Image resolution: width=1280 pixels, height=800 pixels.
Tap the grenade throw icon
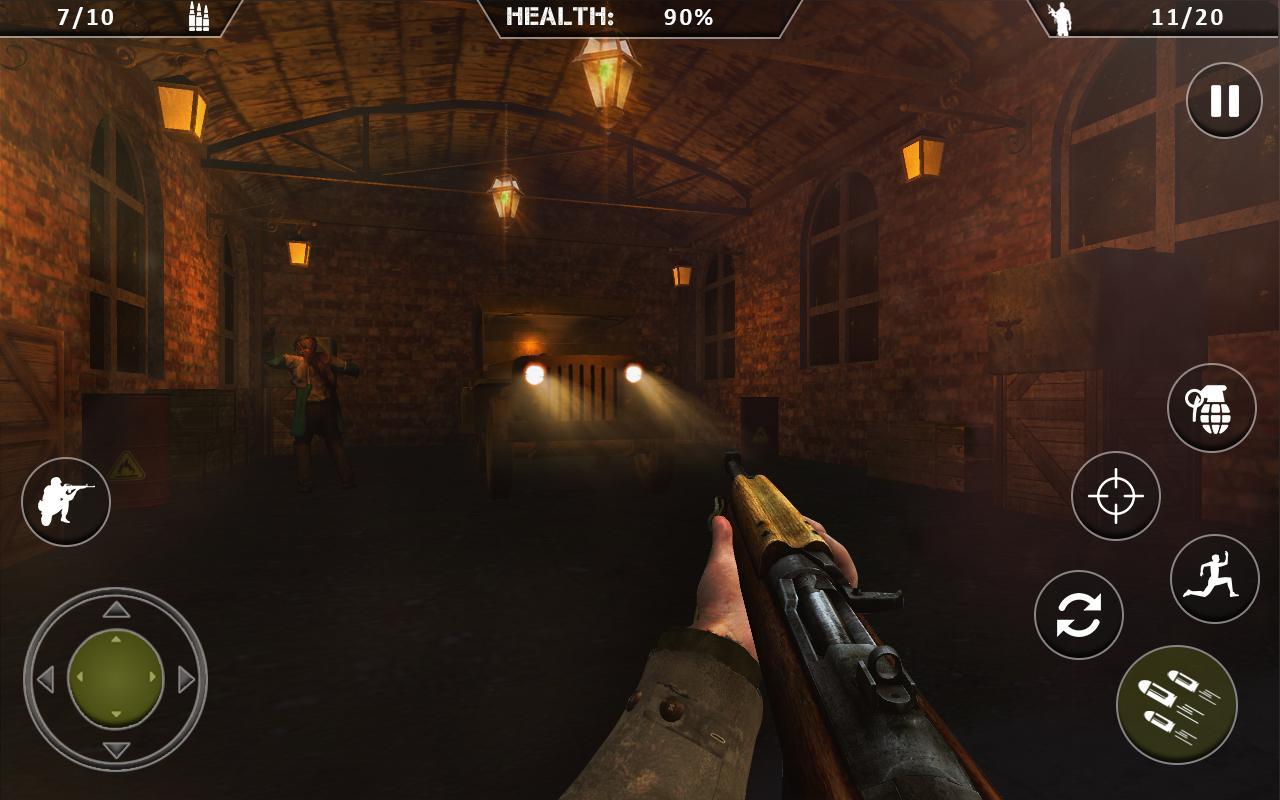click(x=1211, y=411)
